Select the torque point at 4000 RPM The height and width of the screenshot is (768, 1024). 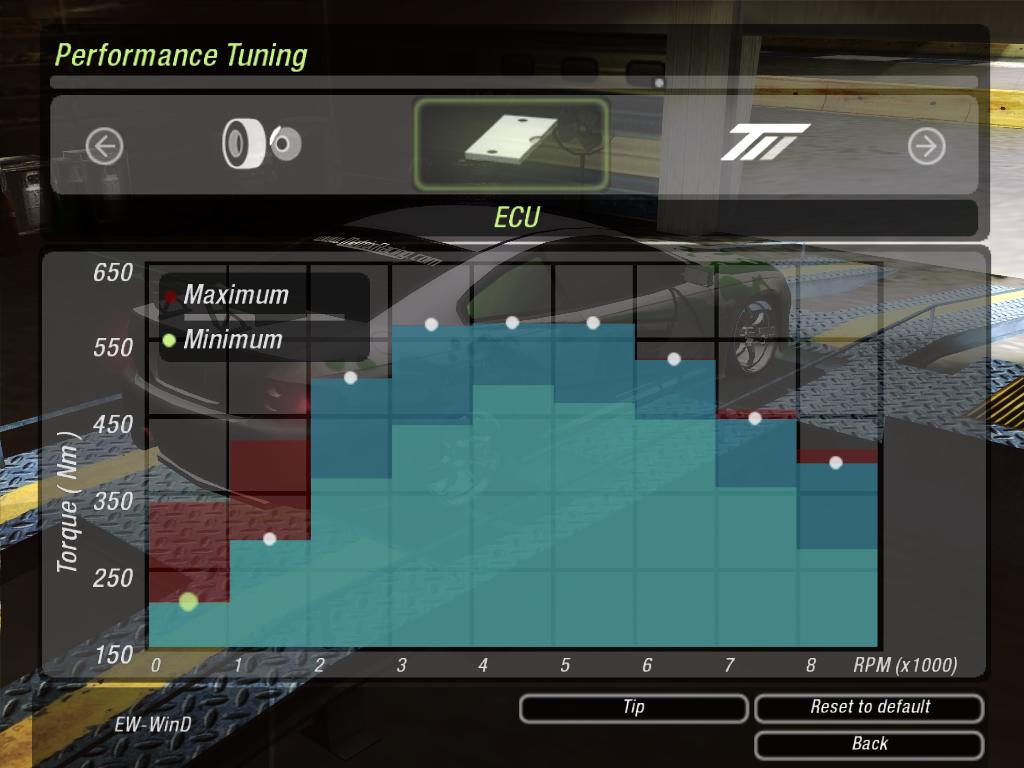[x=512, y=322]
